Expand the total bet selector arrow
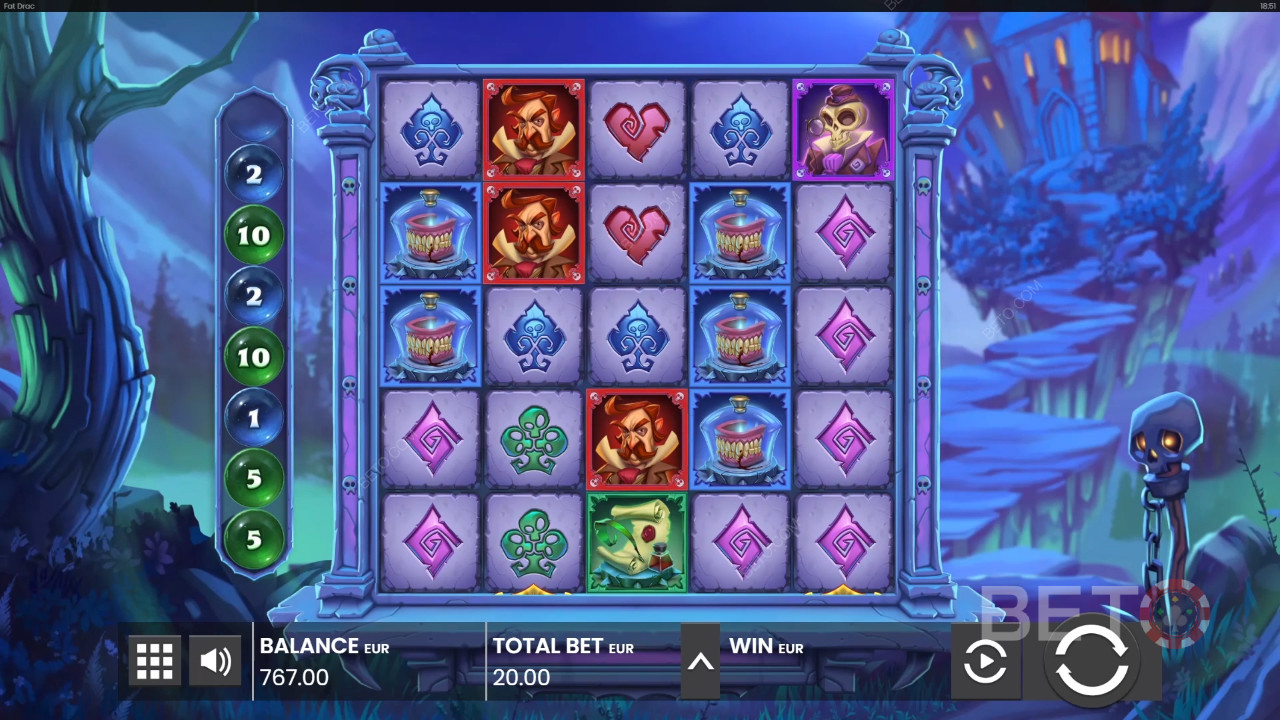The width and height of the screenshot is (1280, 720). coord(700,661)
